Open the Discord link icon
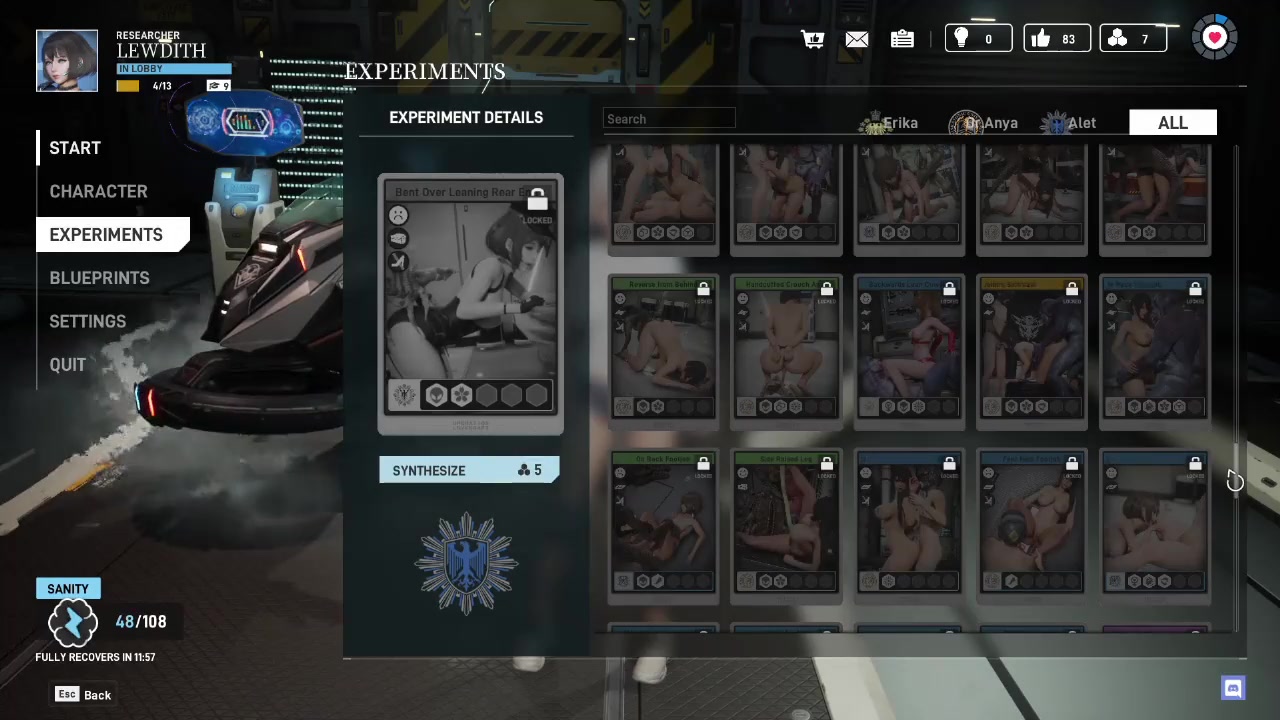The image size is (1280, 720). [1233, 688]
